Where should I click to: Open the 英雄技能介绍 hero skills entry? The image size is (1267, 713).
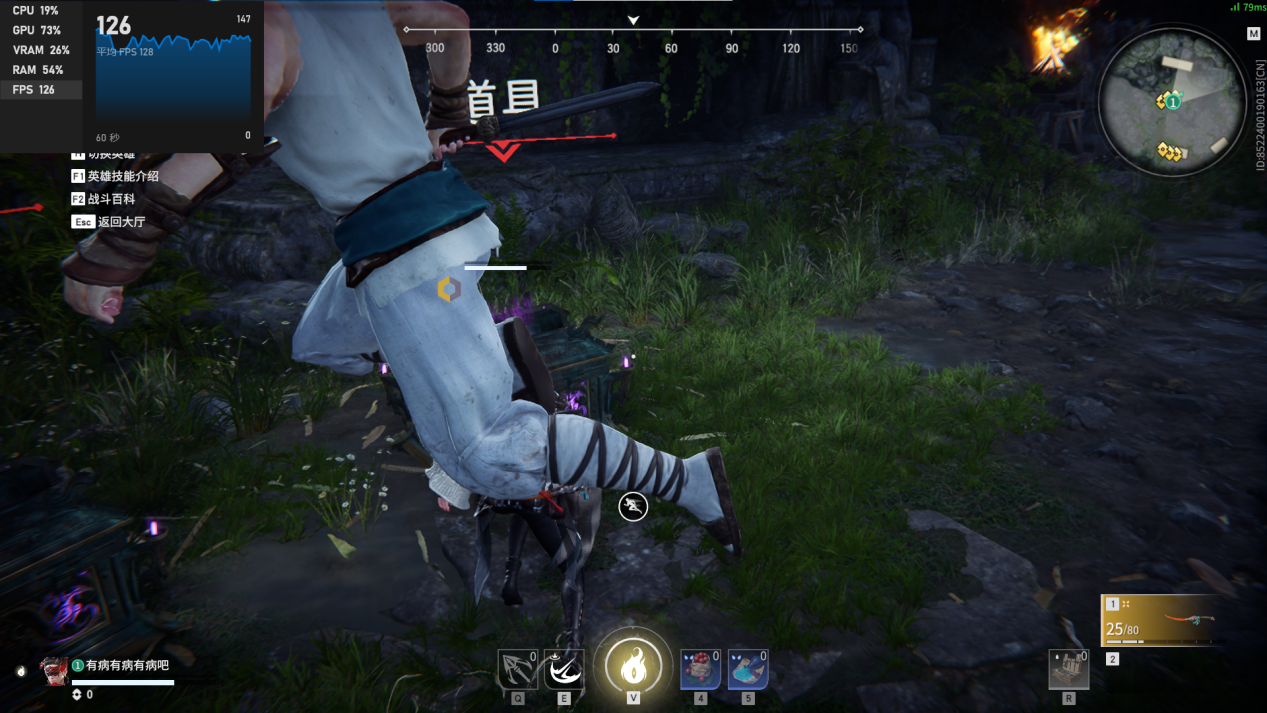click(122, 176)
